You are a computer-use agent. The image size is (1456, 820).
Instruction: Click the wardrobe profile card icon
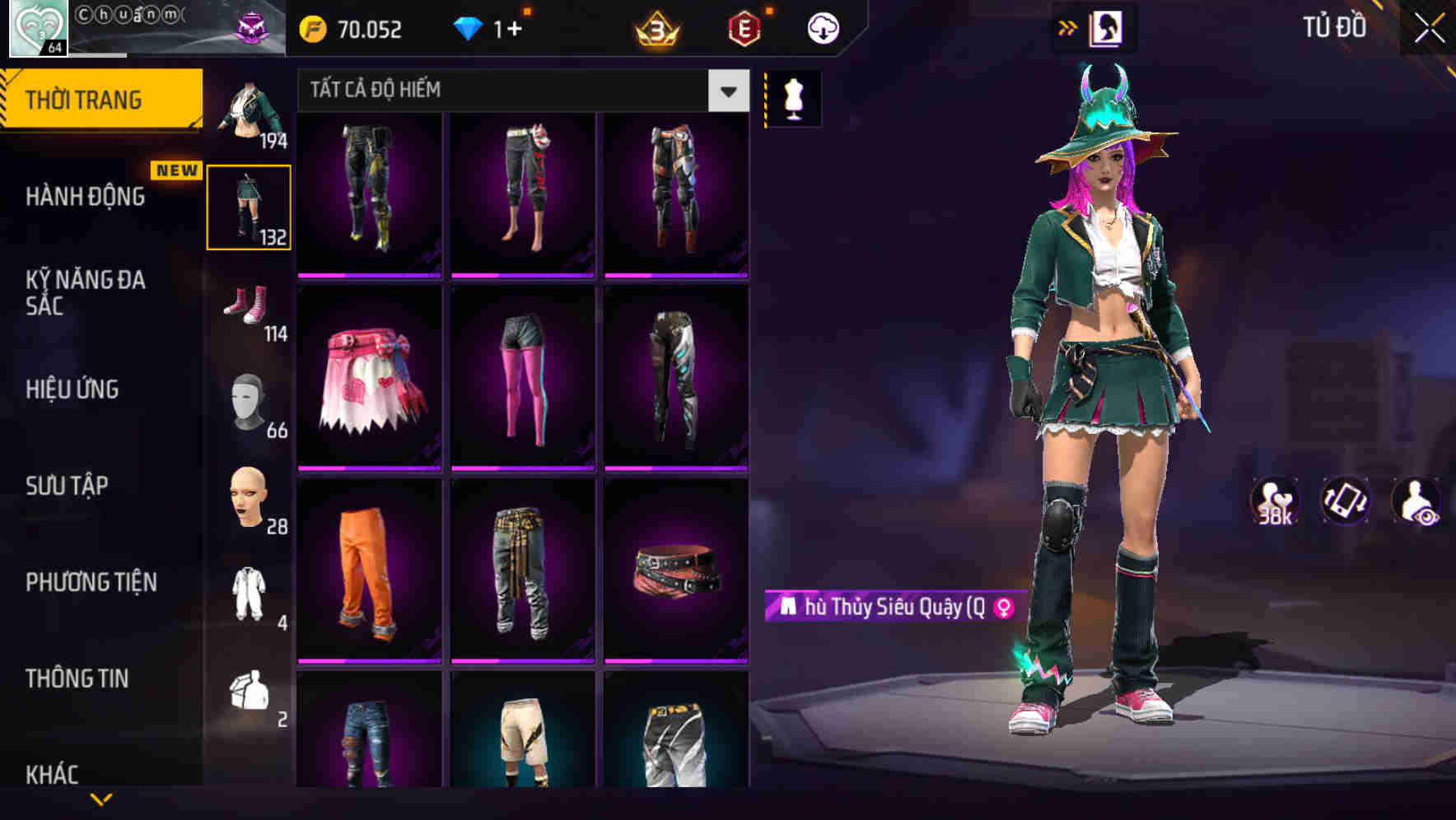[1108, 27]
